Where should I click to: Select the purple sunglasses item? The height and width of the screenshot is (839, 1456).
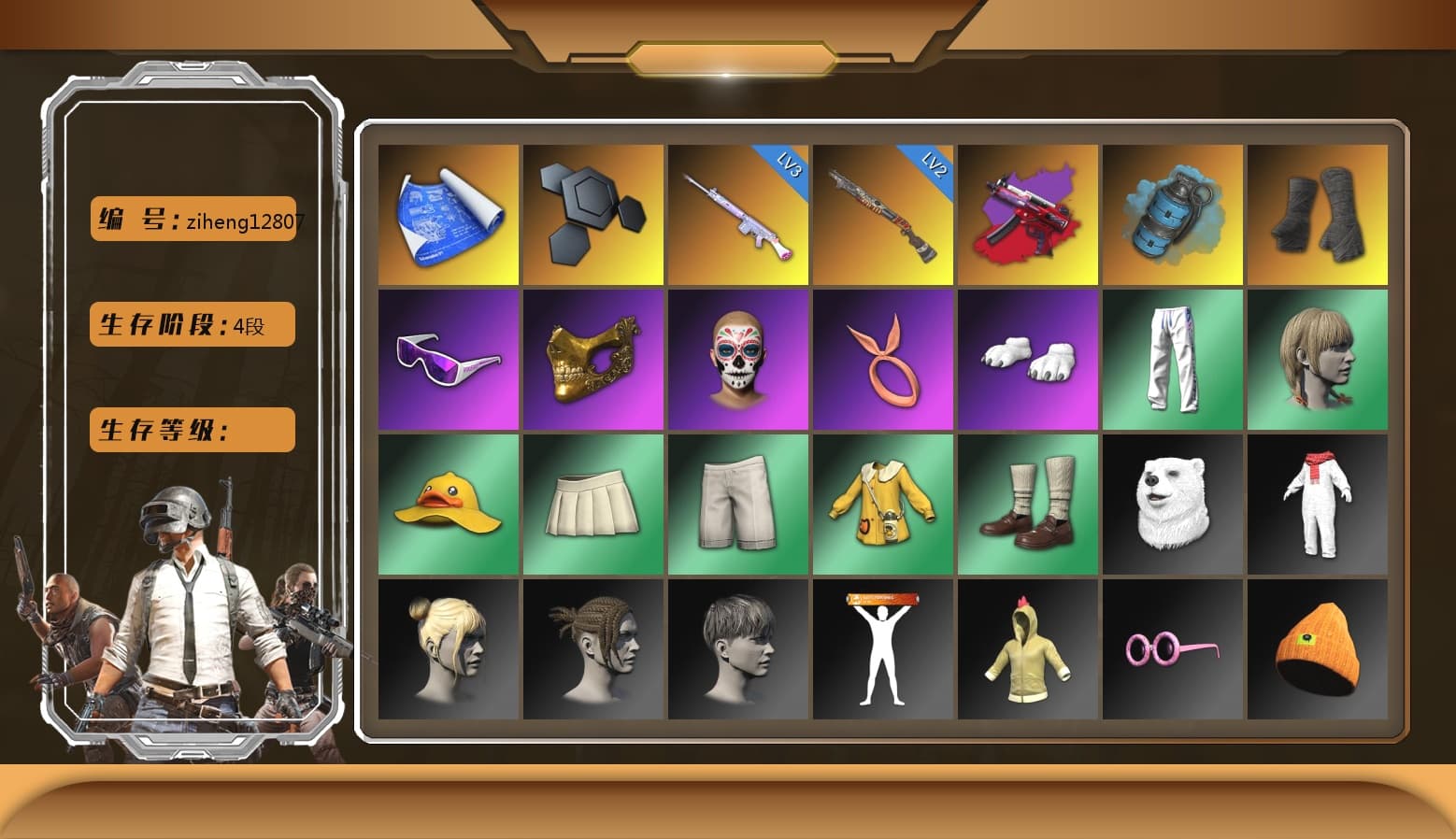[446, 360]
